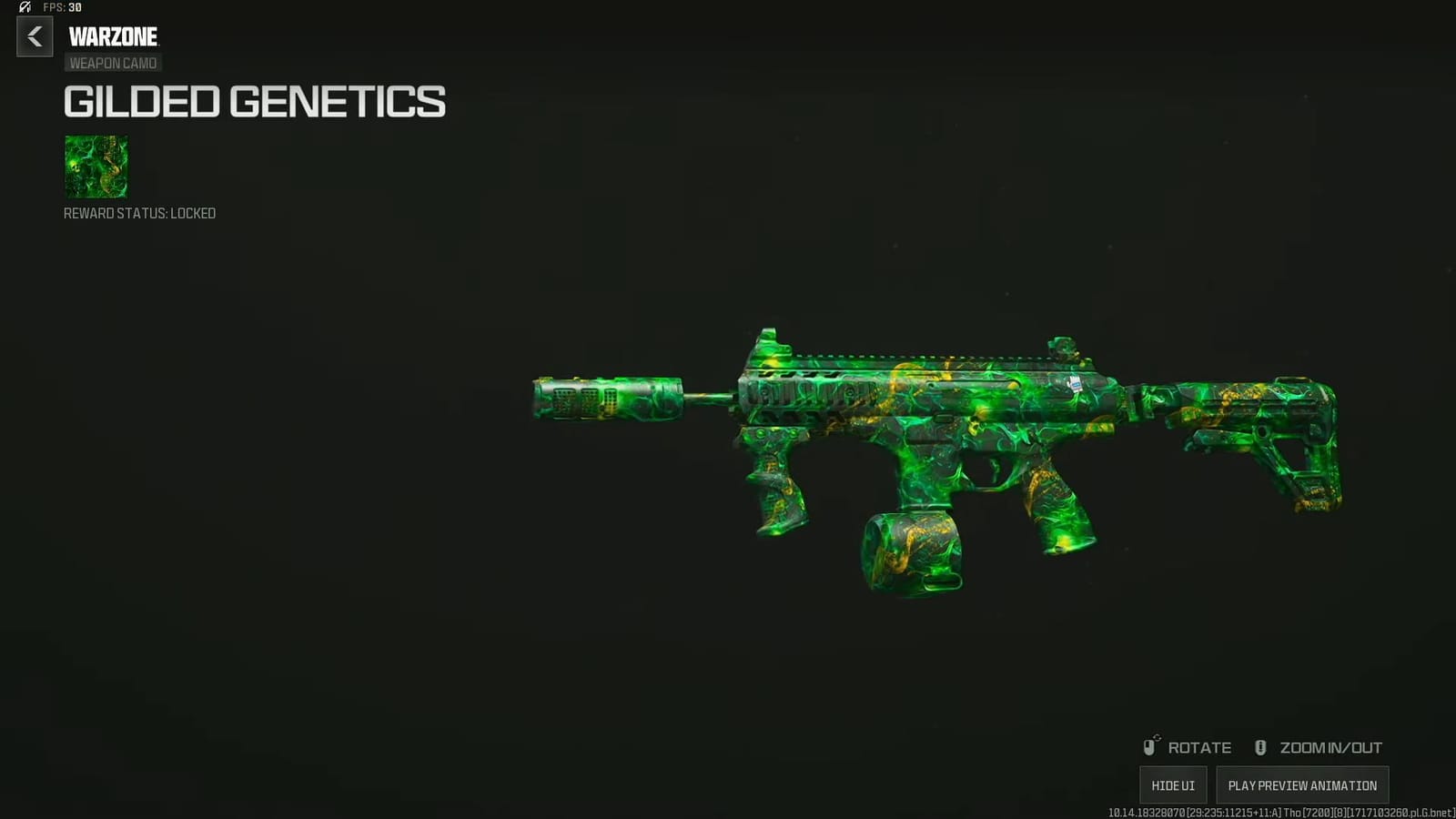Expand the GILDED GENETICS heading

tap(253, 102)
